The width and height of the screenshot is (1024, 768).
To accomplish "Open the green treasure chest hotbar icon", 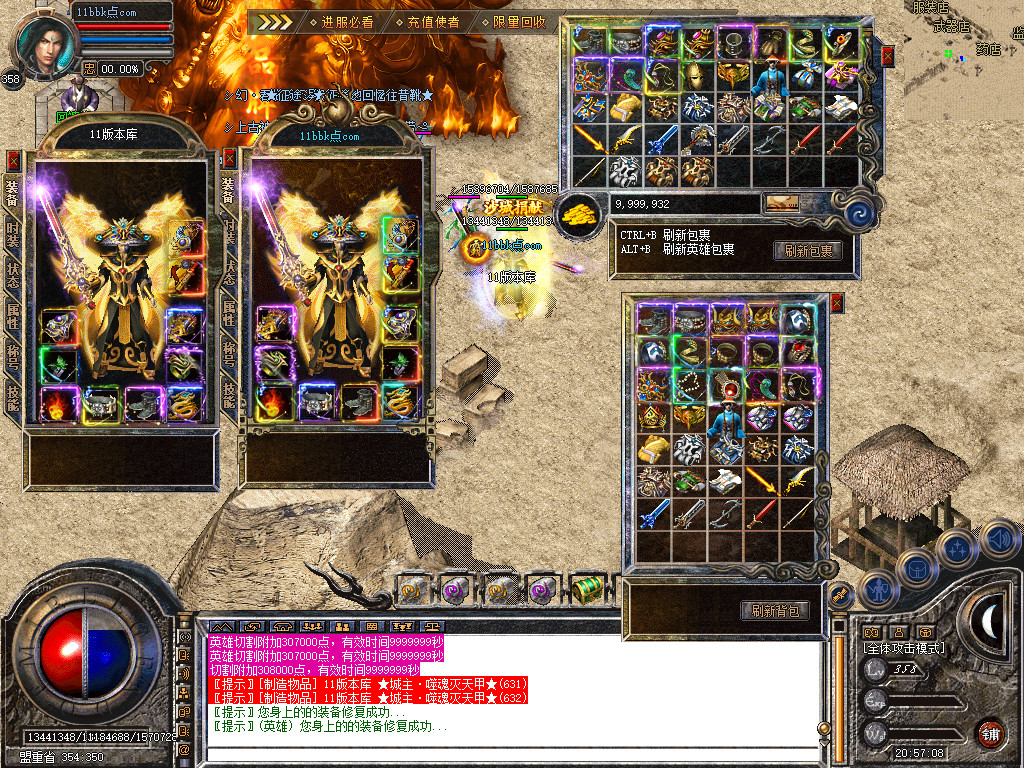I will [586, 589].
